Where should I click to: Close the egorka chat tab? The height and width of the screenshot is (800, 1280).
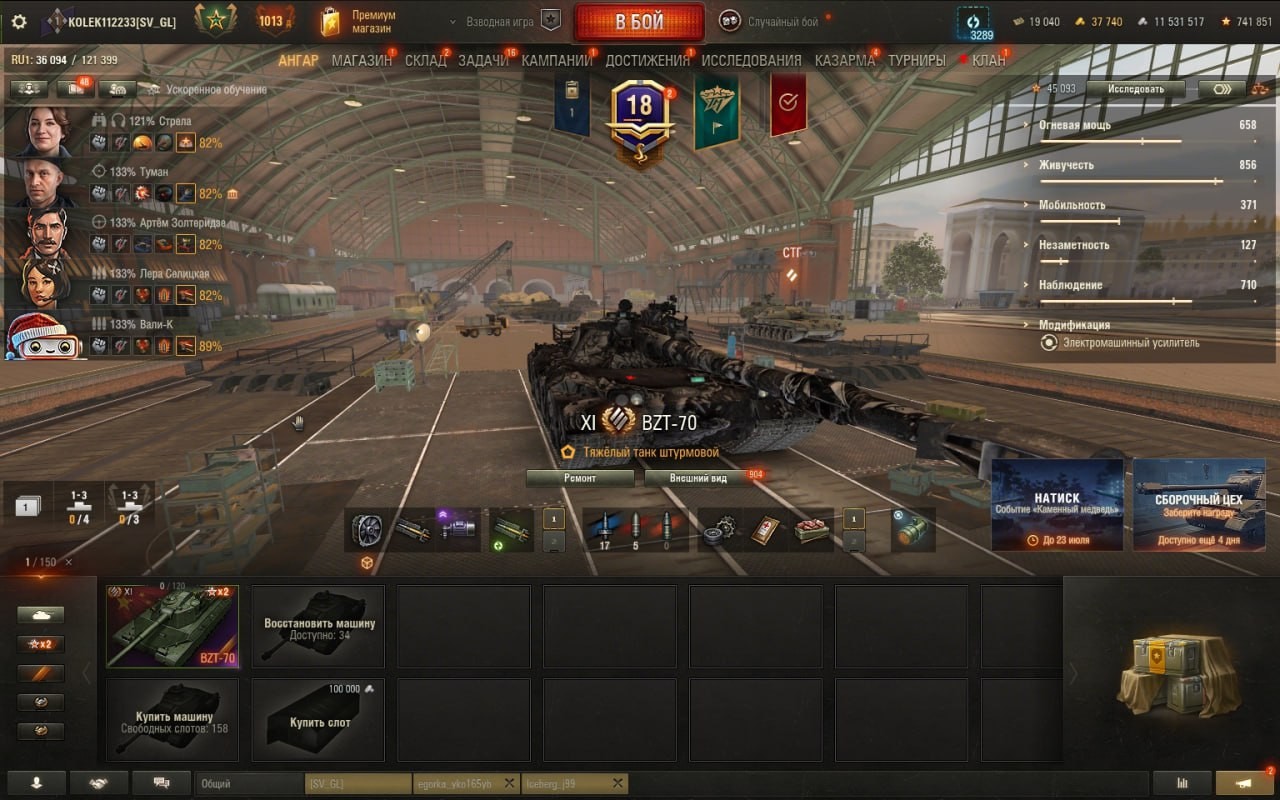tap(509, 783)
